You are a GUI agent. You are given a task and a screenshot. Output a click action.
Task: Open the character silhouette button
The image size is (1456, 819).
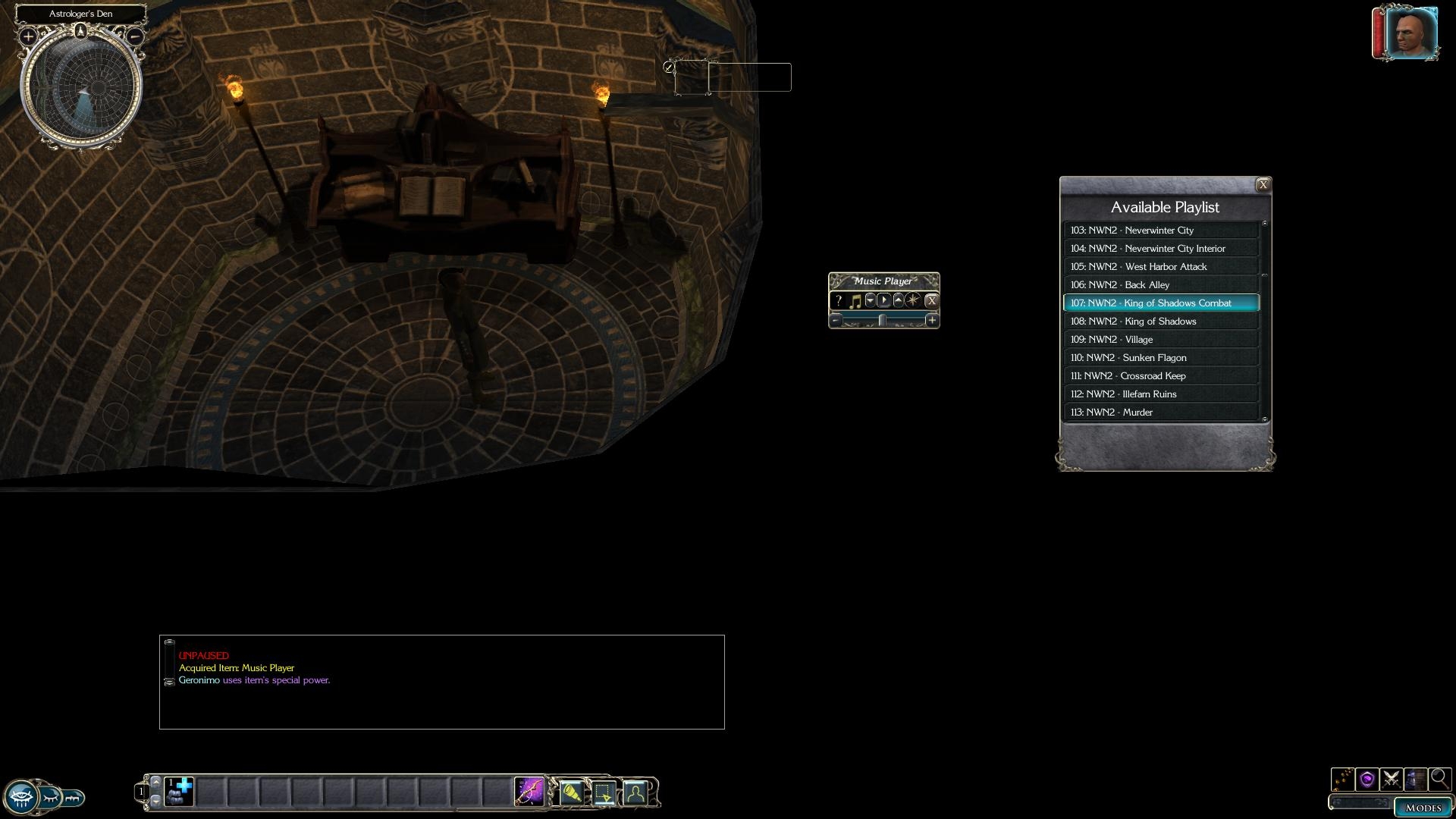click(x=635, y=793)
